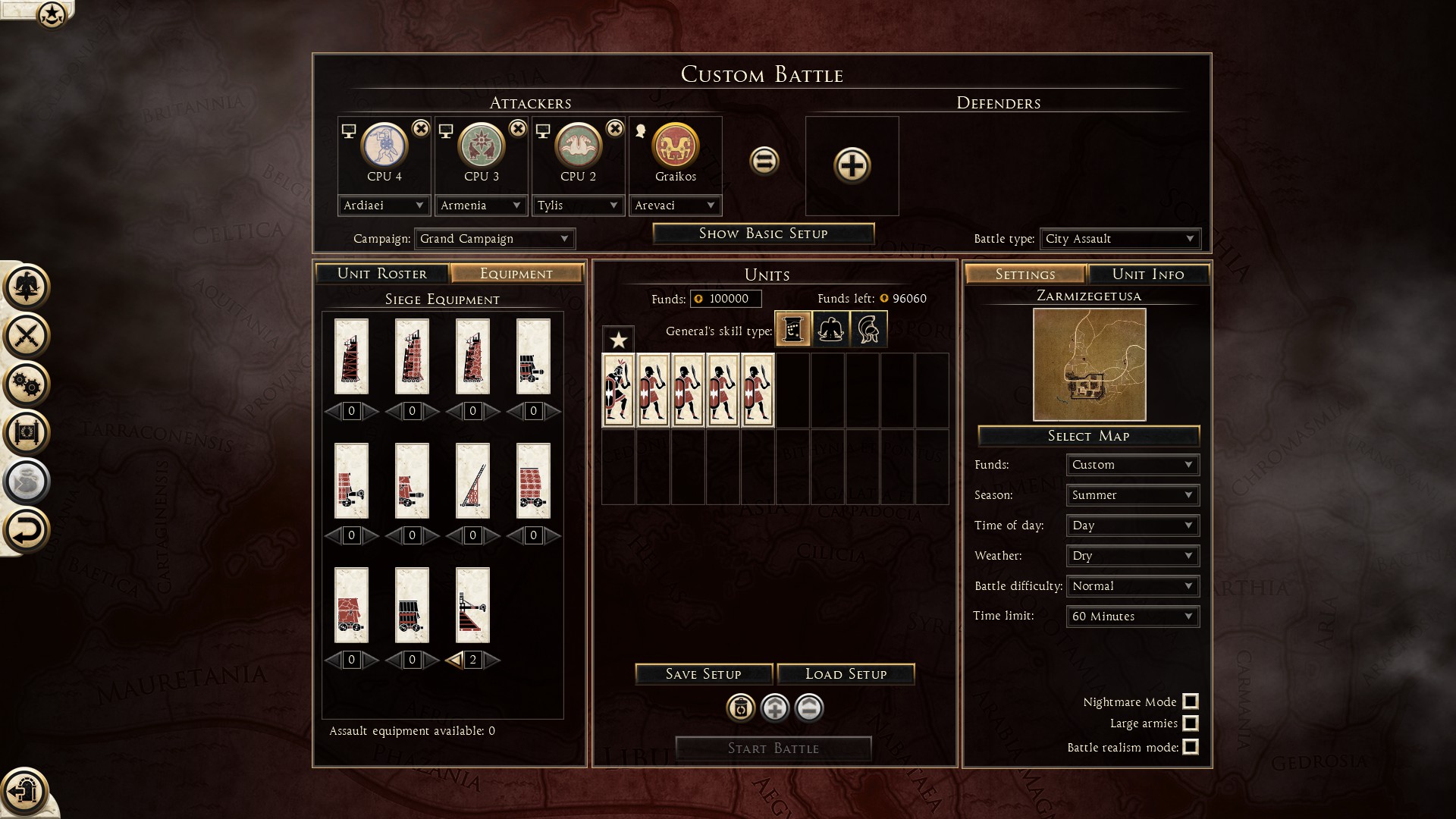Viewport: 1456px width, 819px height.
Task: Toggle the Nightmare Mode checkbox
Action: click(x=1191, y=701)
